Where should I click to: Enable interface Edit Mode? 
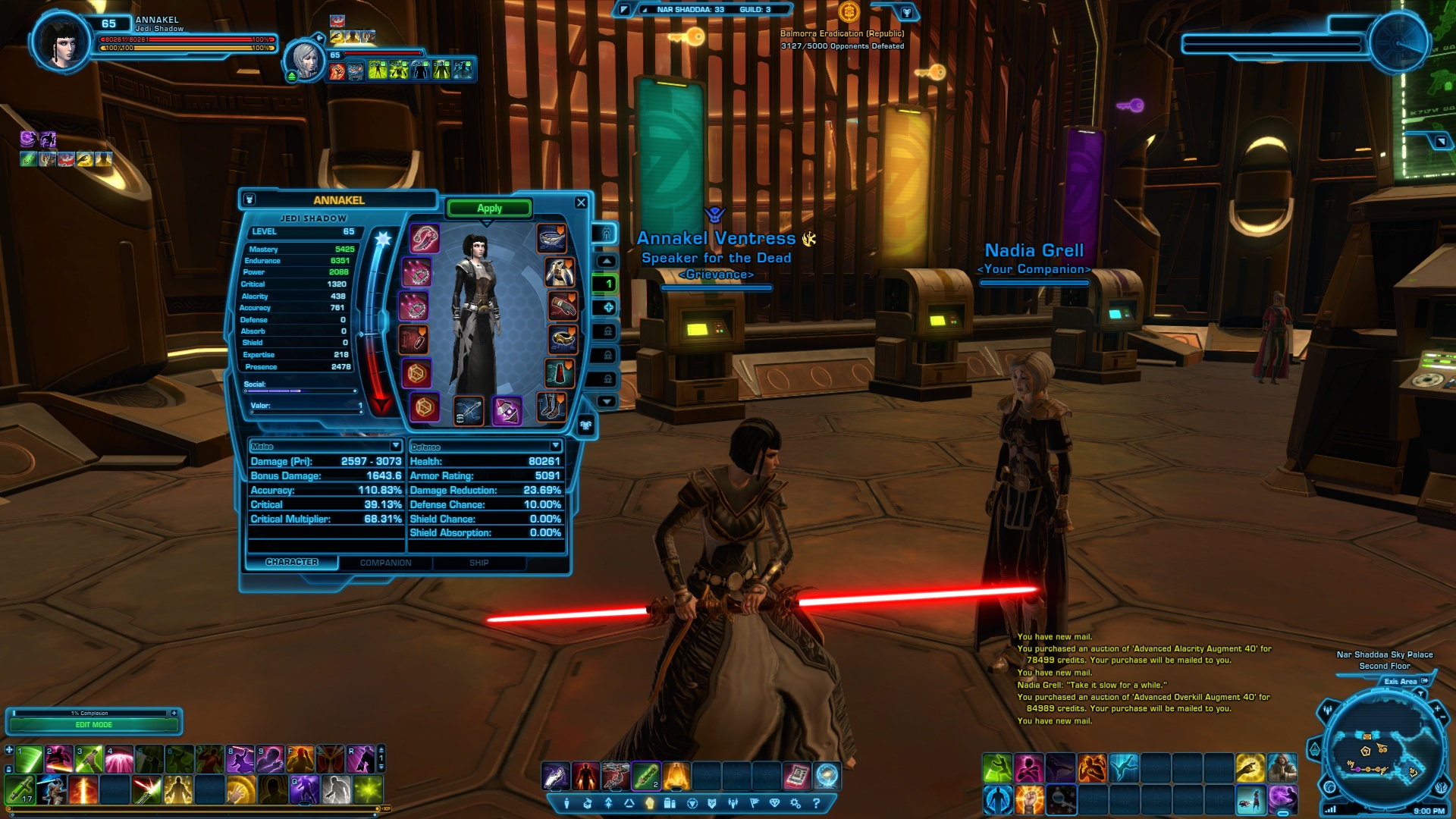click(94, 725)
